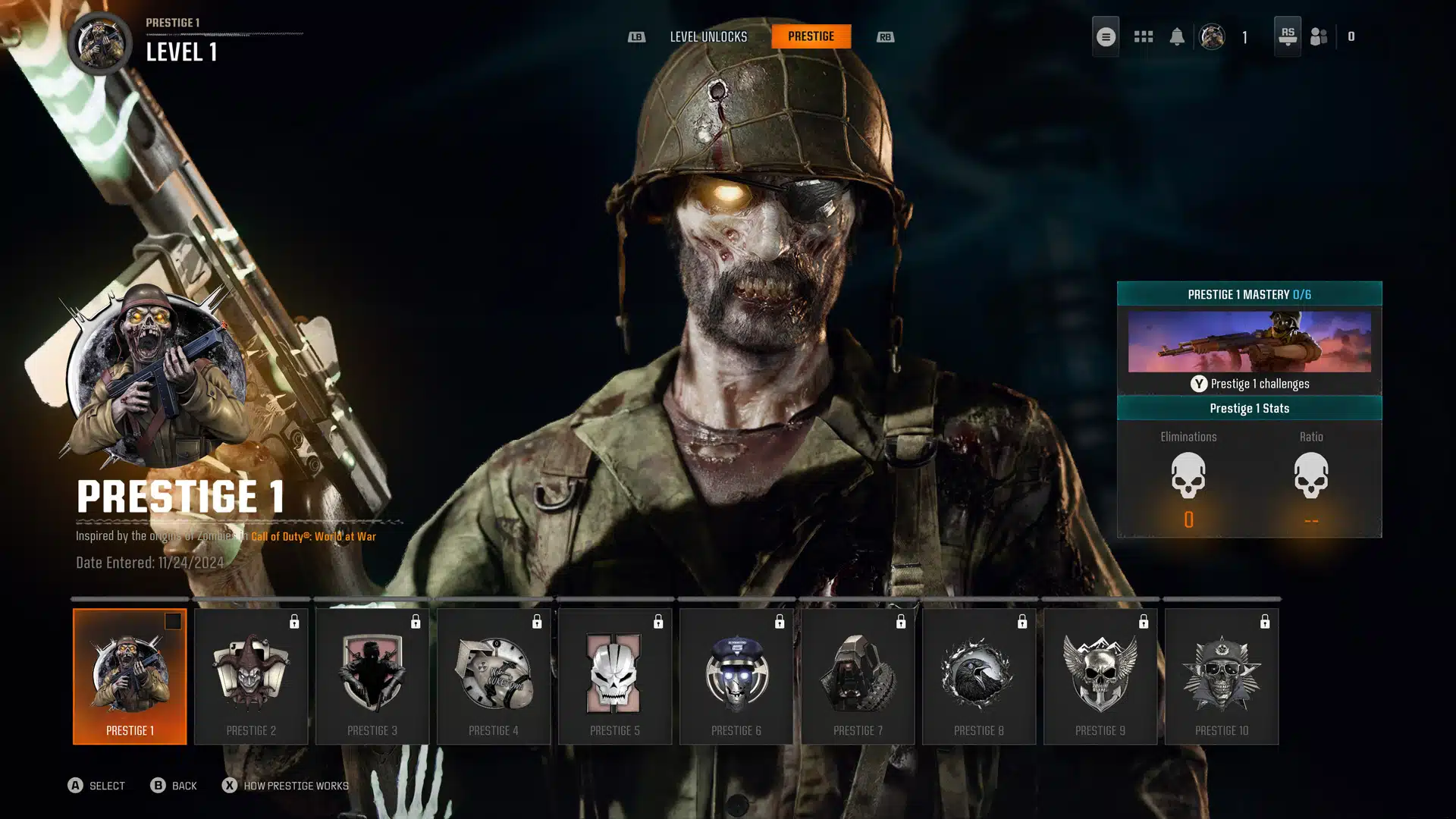Expand Level Unlocks with the LB shoulder button
This screenshot has height=819, width=1456.
tap(637, 36)
